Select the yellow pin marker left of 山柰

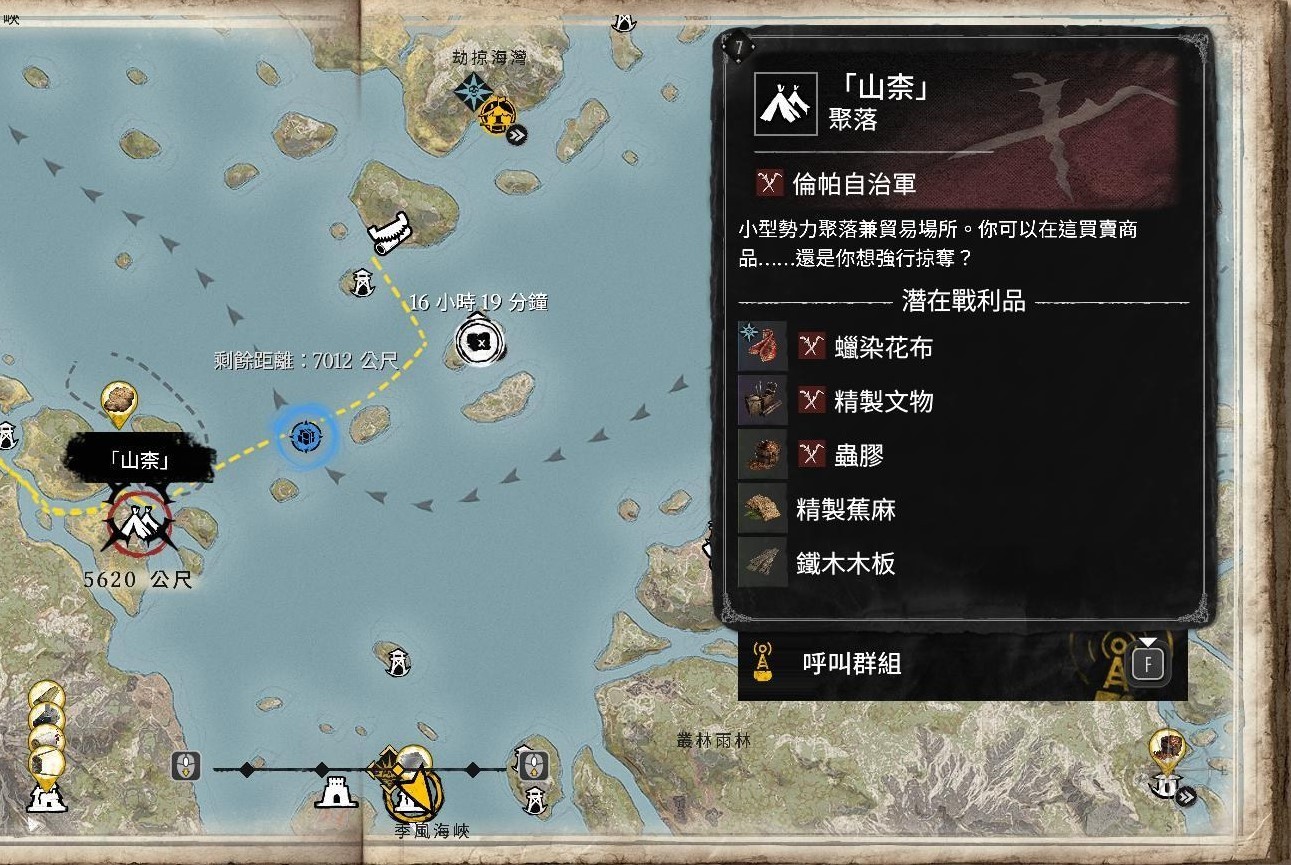tap(118, 400)
